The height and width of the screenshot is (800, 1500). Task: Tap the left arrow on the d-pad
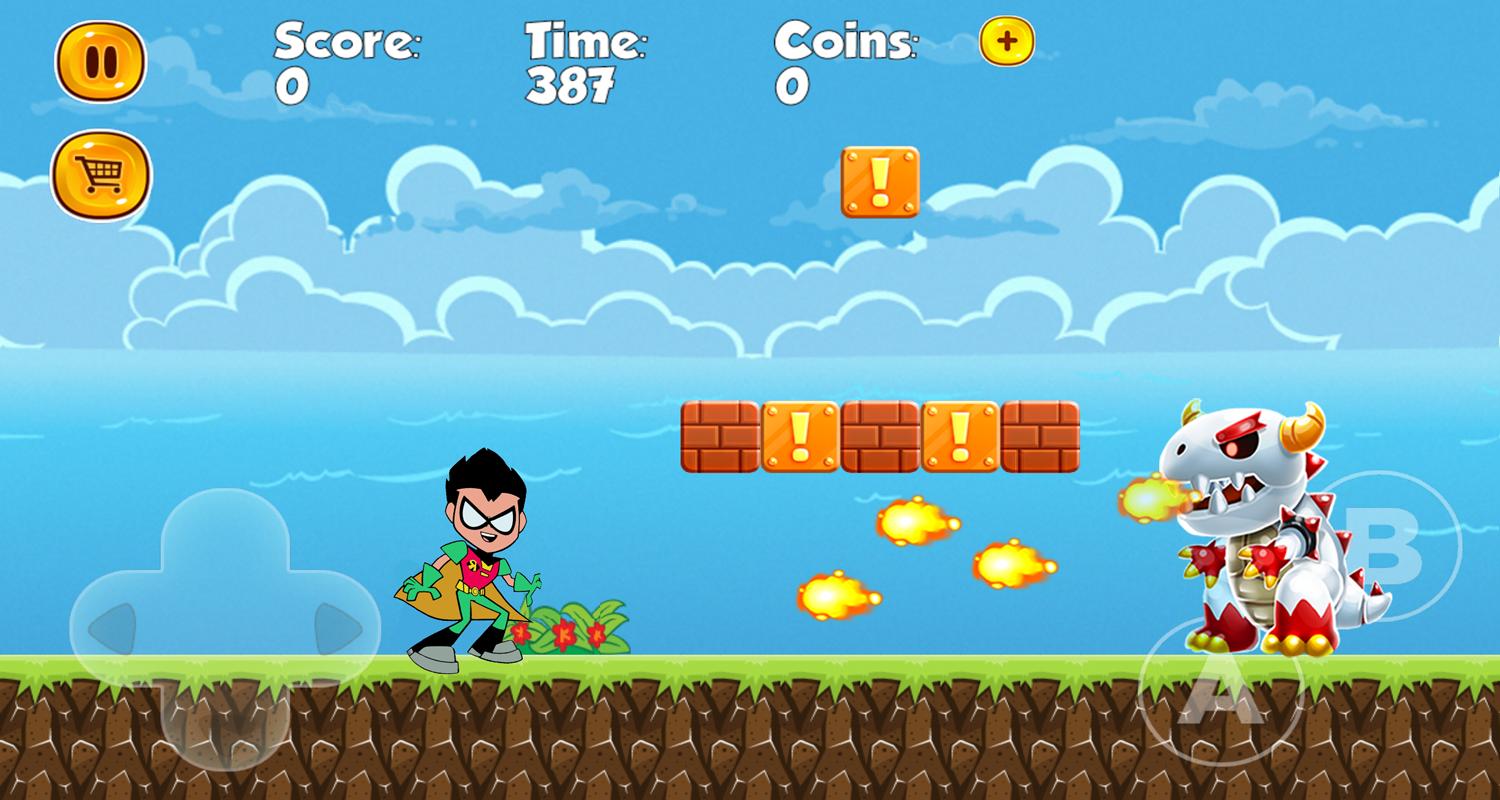pos(112,630)
